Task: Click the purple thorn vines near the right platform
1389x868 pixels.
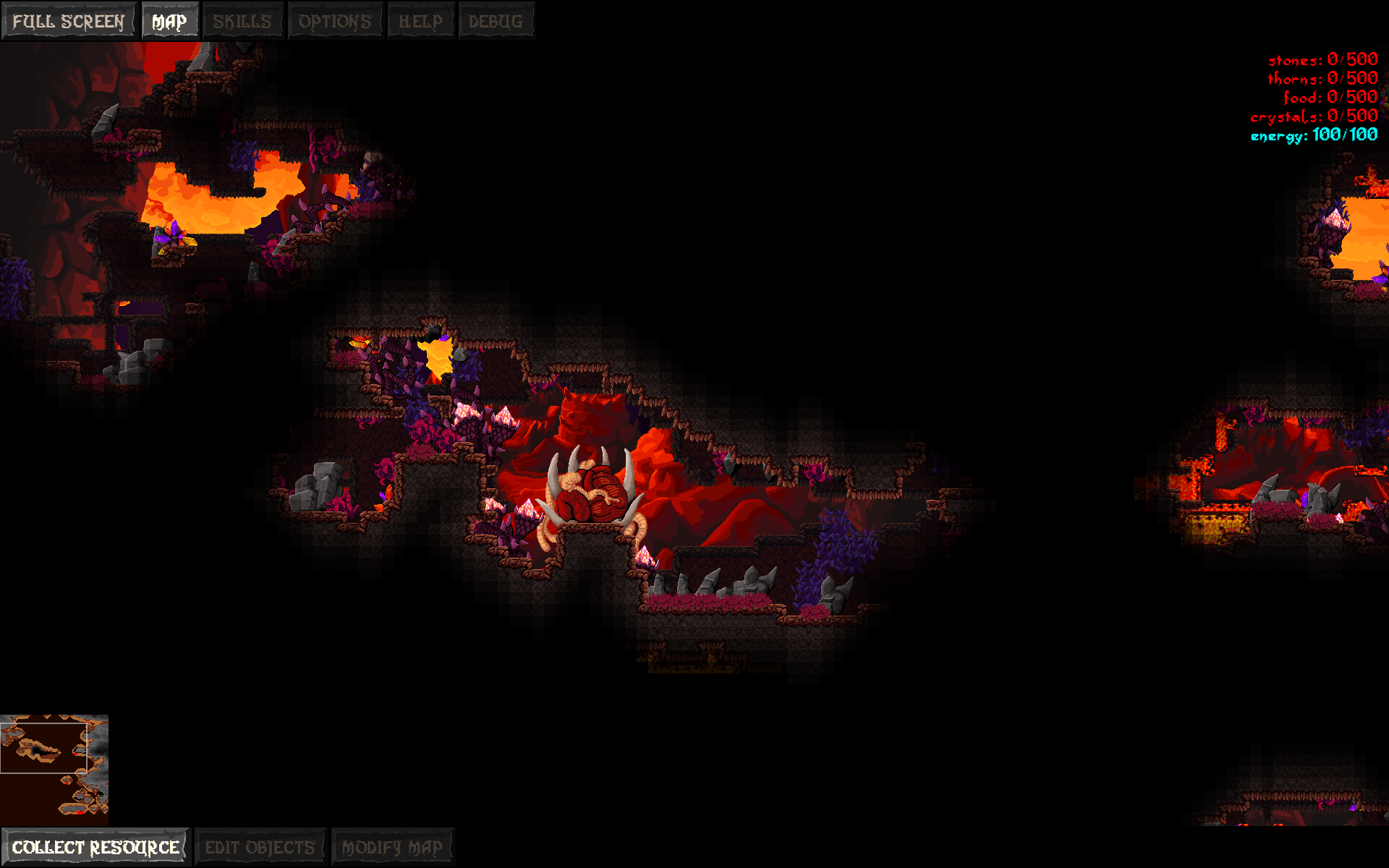Action: click(x=836, y=550)
